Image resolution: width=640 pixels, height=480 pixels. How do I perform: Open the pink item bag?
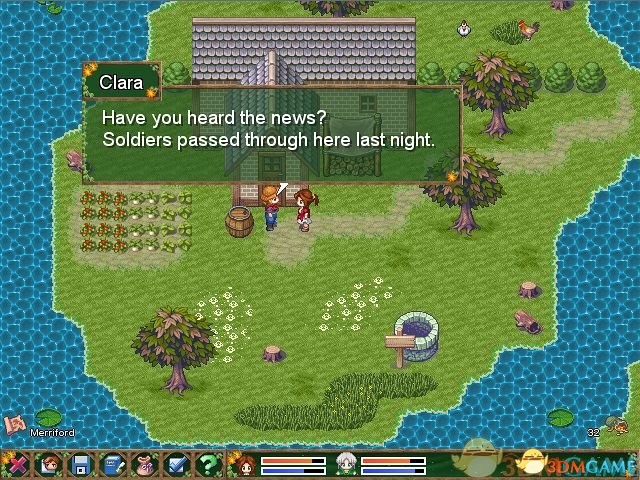144,464
